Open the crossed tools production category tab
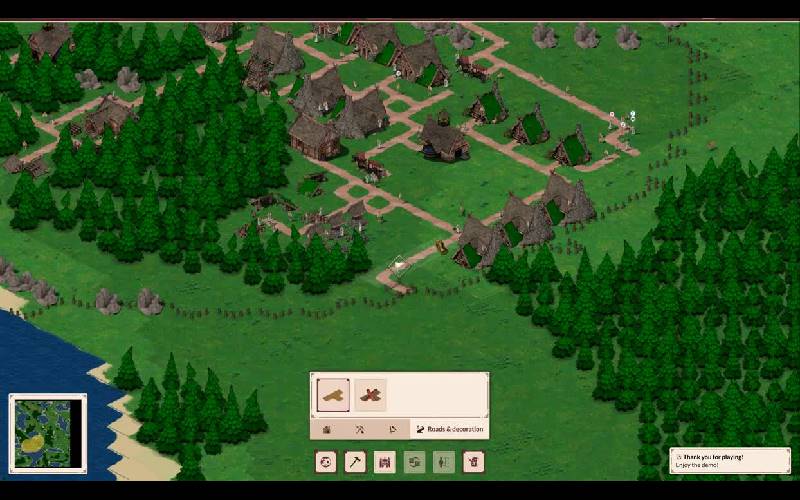The width and height of the screenshot is (800, 500). click(360, 429)
